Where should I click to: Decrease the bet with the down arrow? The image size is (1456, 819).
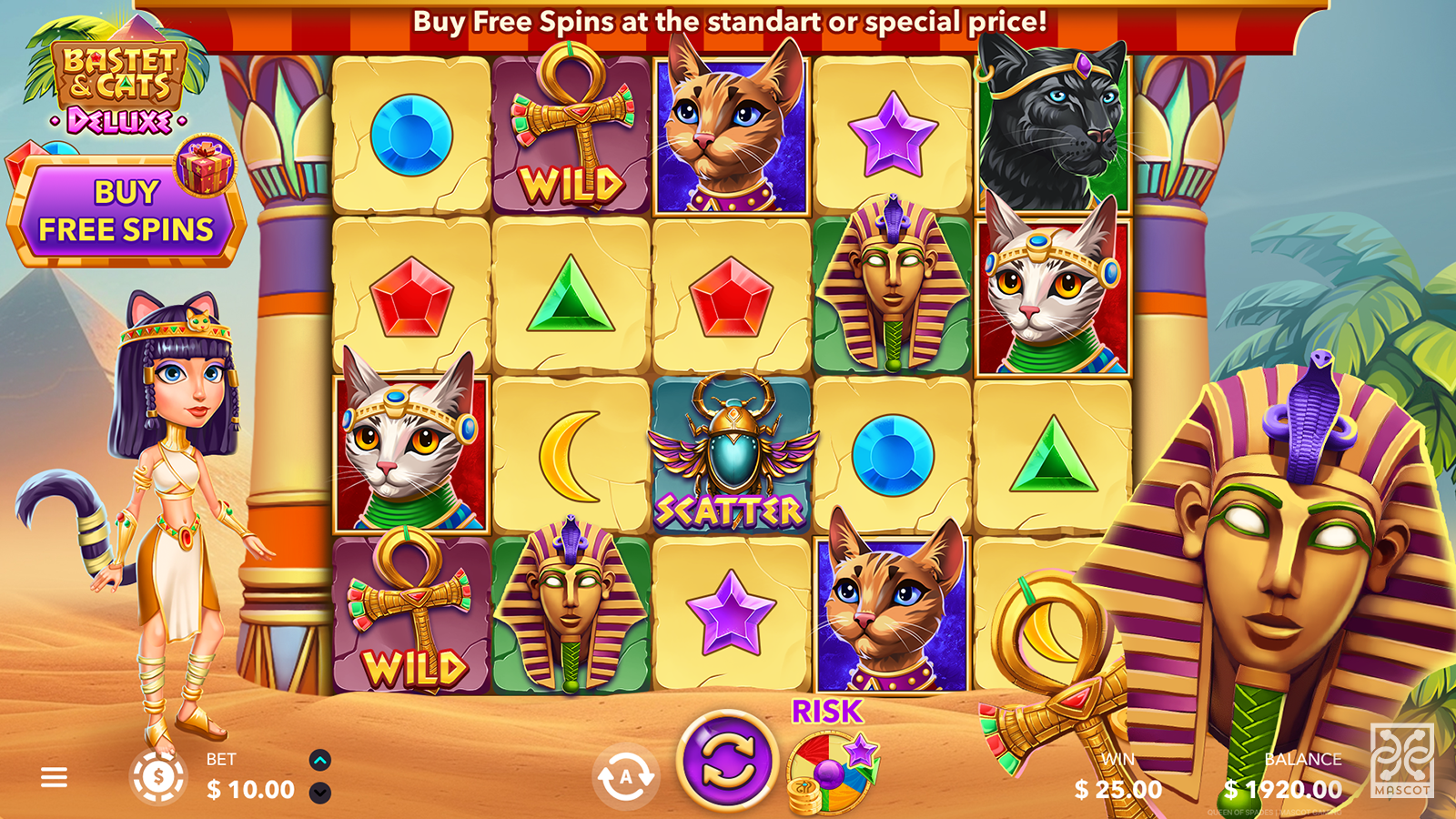click(320, 793)
